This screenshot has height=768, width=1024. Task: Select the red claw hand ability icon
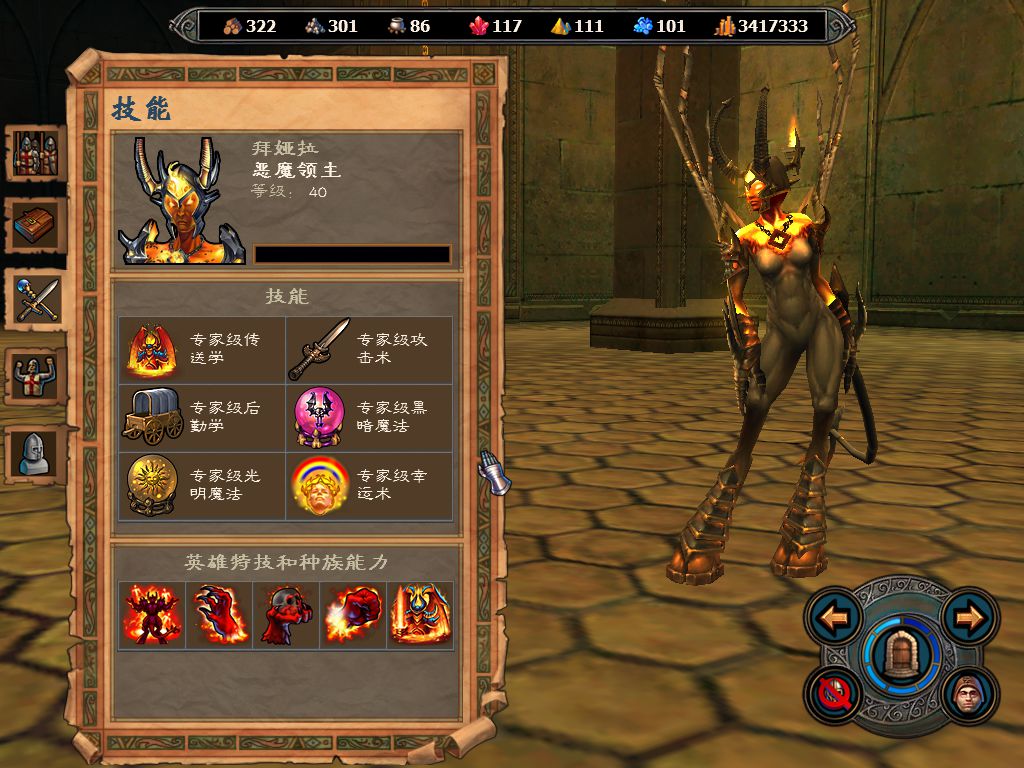coord(219,615)
